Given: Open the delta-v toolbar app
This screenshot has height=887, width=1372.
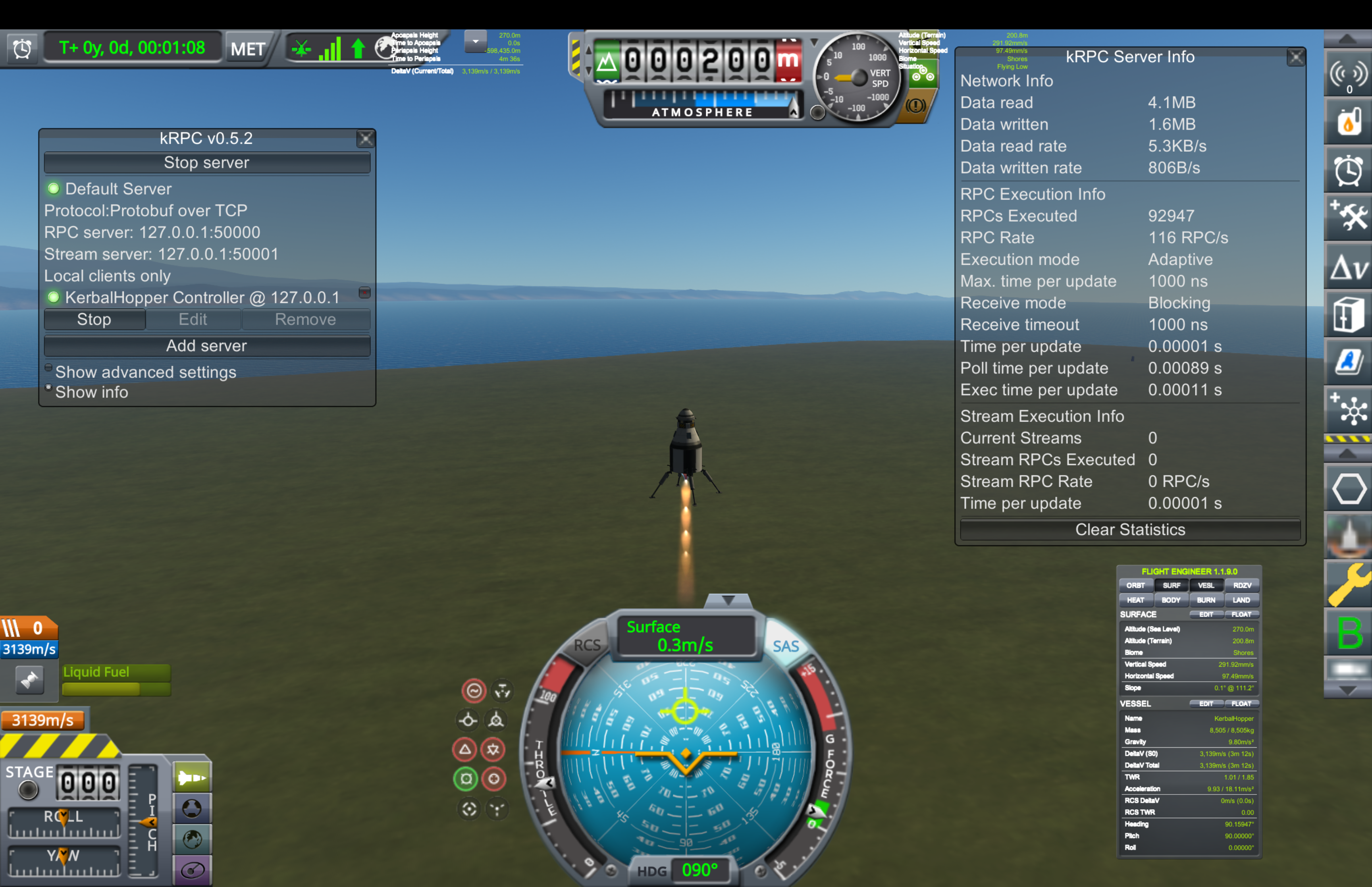Looking at the screenshot, I should click(x=1348, y=267).
